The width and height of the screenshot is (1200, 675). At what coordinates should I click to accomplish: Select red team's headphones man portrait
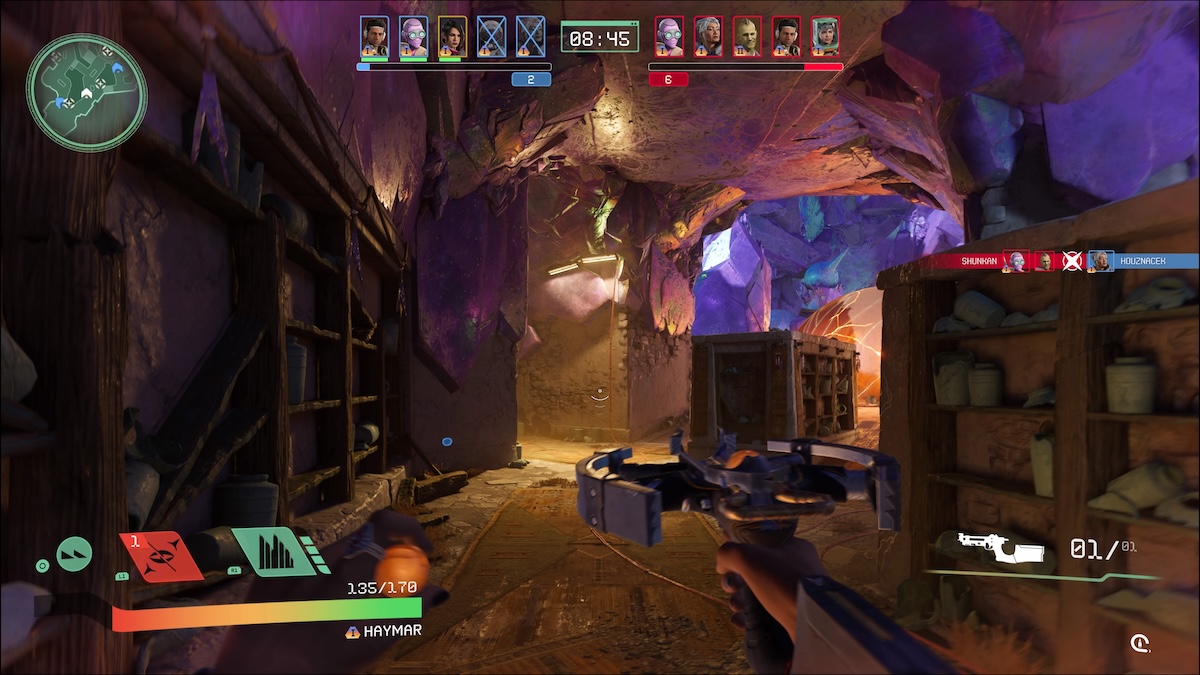[786, 36]
